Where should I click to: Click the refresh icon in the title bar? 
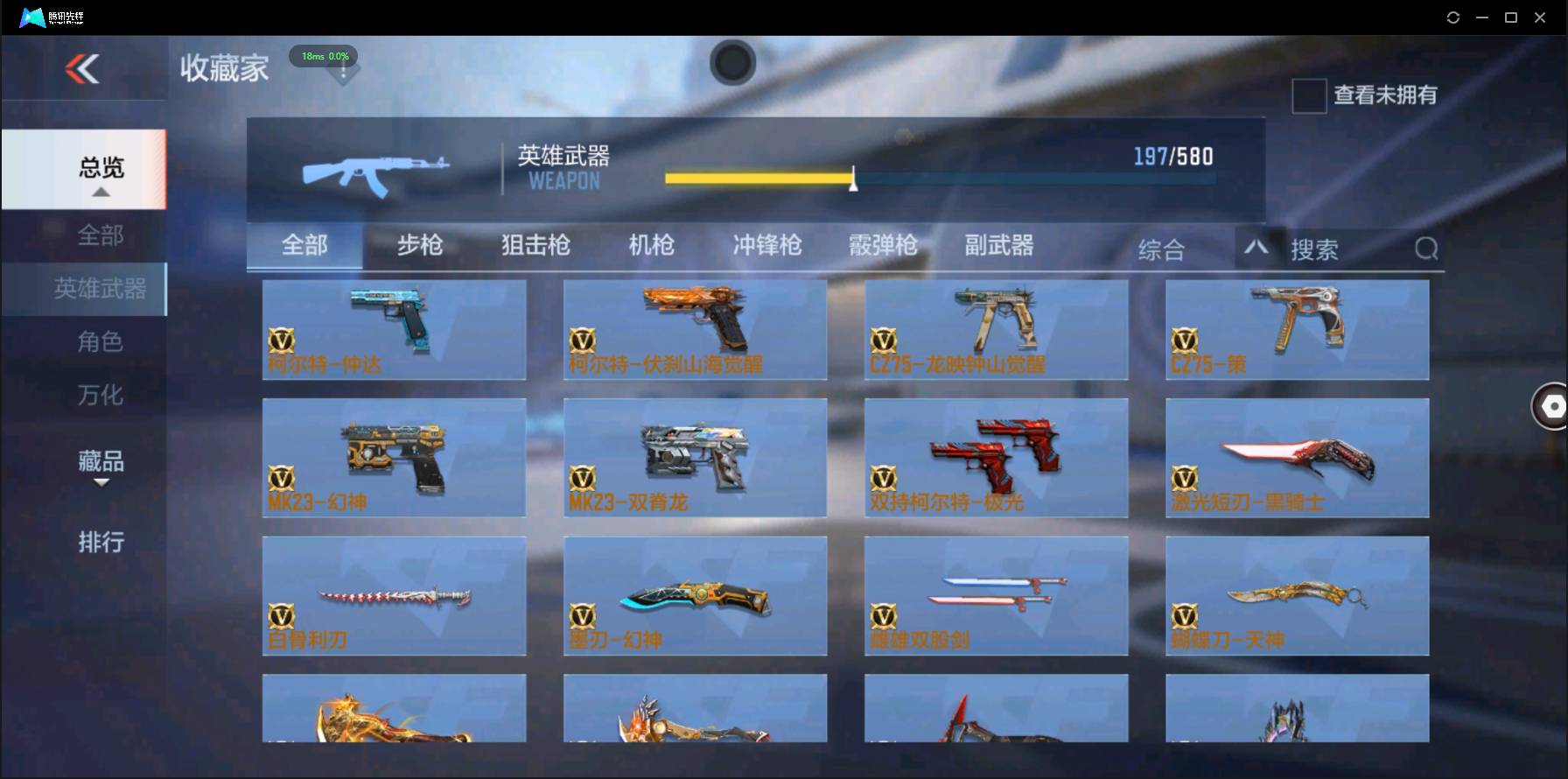(x=1452, y=17)
